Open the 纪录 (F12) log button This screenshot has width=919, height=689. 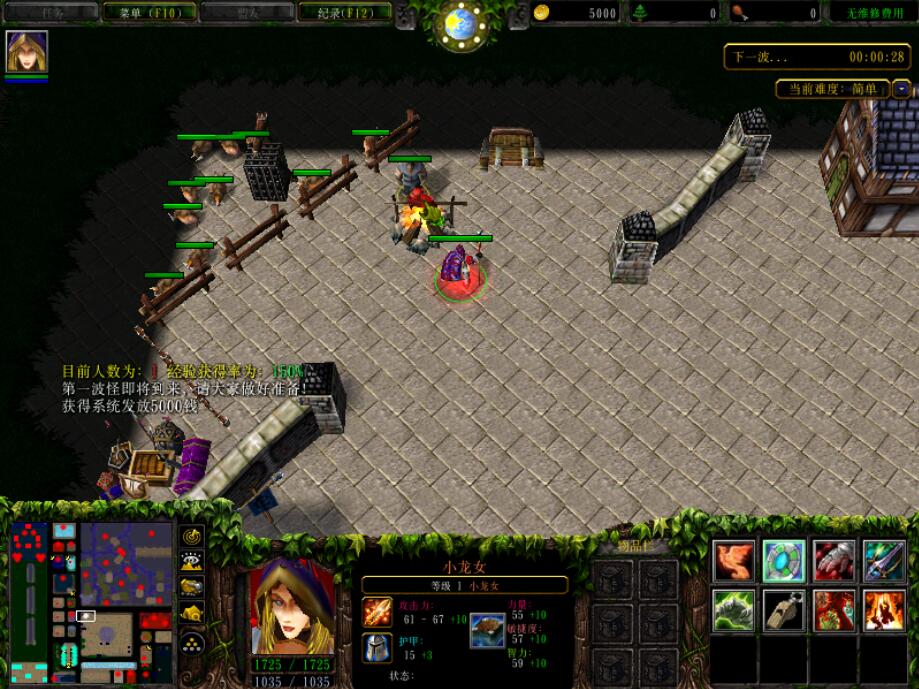(x=344, y=13)
